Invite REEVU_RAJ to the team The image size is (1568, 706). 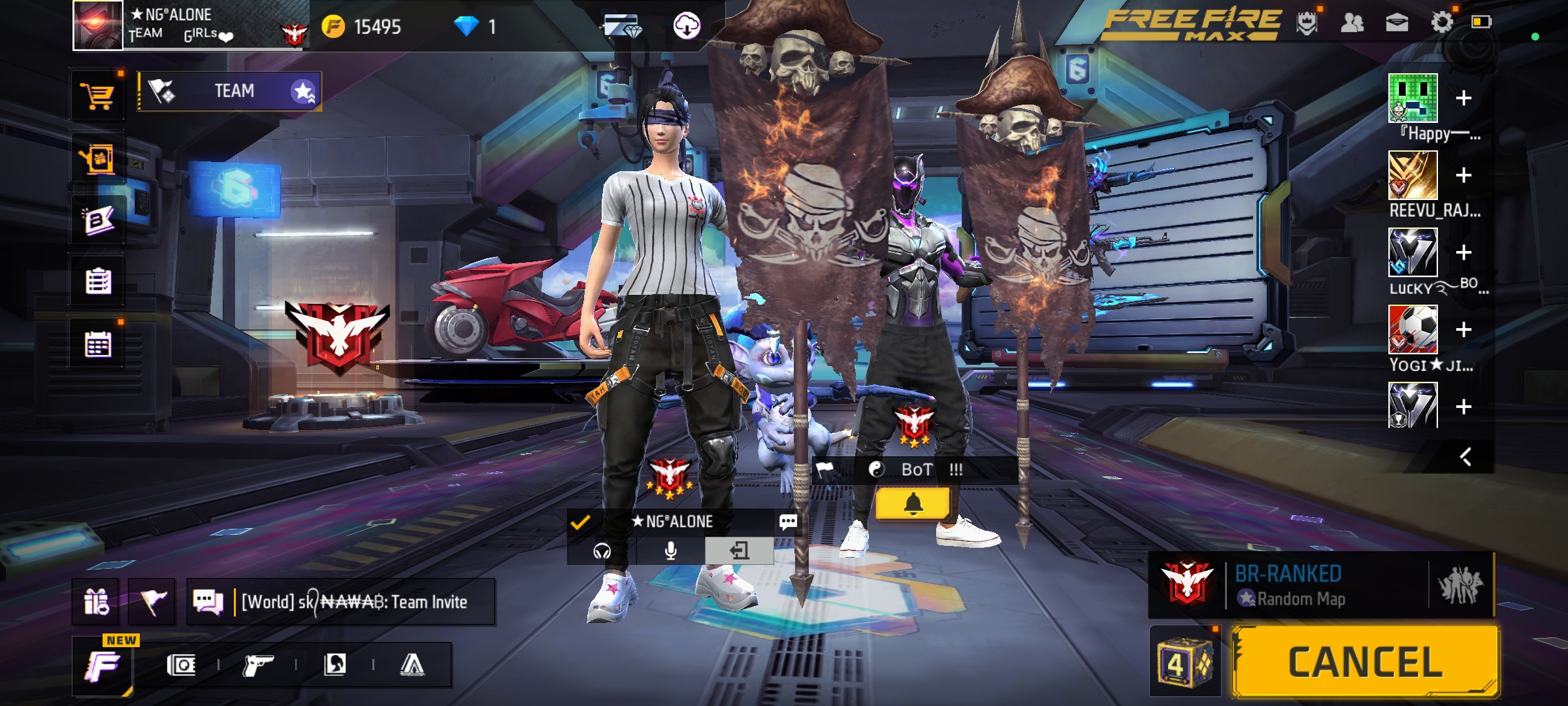tap(1463, 175)
